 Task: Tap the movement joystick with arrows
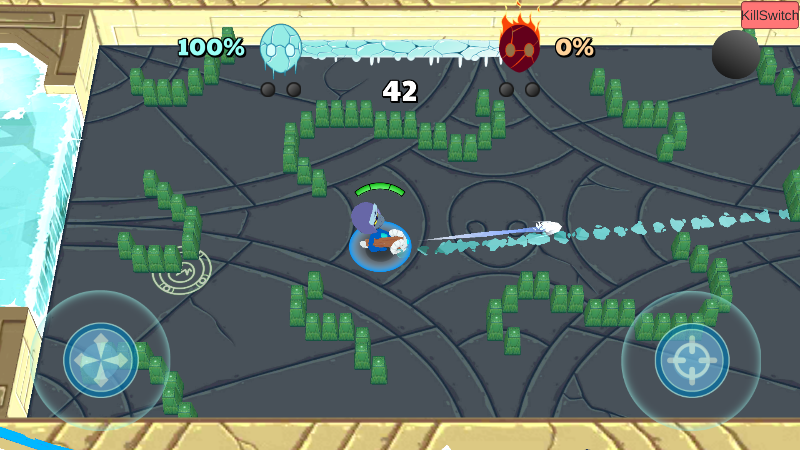101,360
